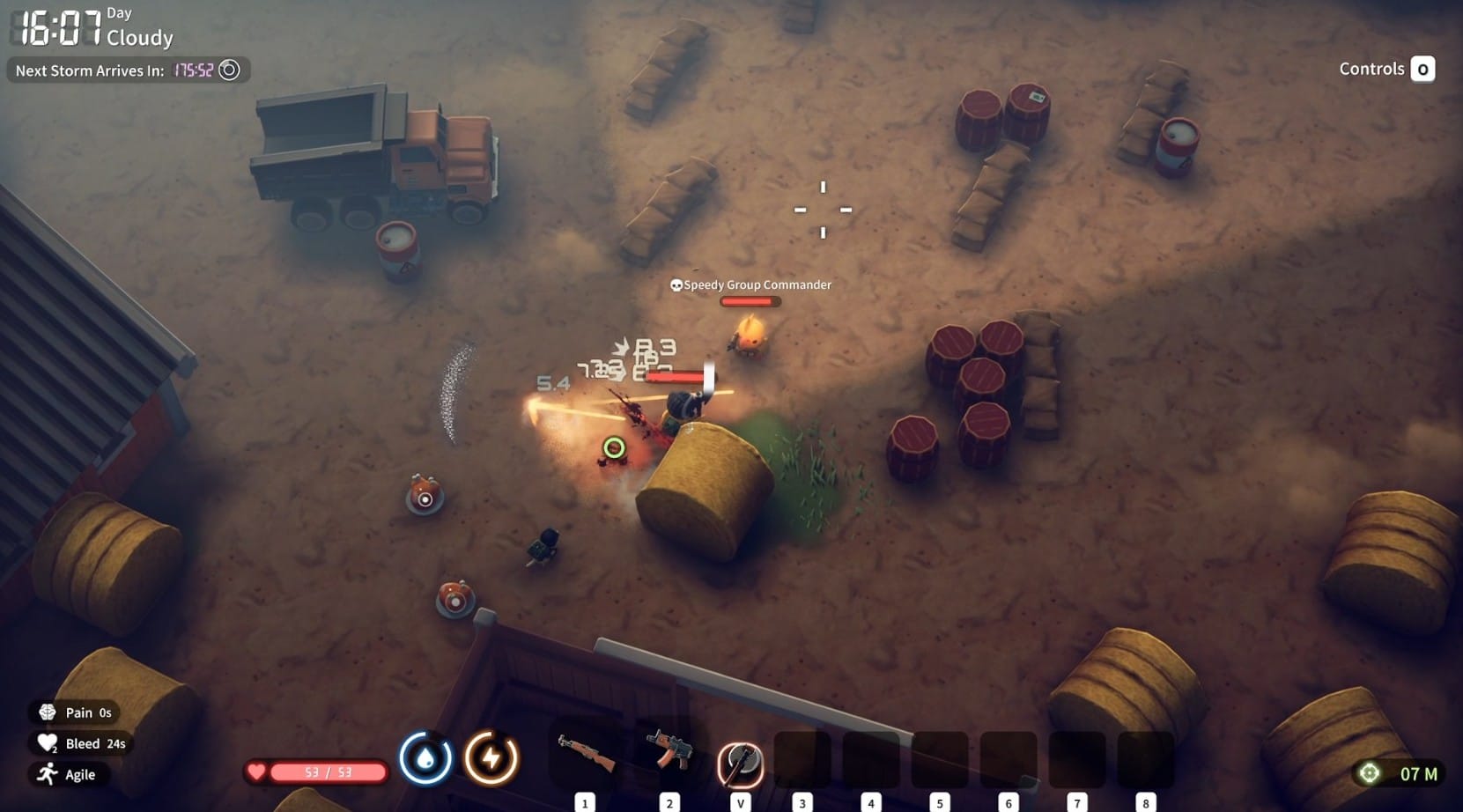Screen dimensions: 1463x812
Task: Choose the axe melee weapon slot
Action: [x=741, y=762]
